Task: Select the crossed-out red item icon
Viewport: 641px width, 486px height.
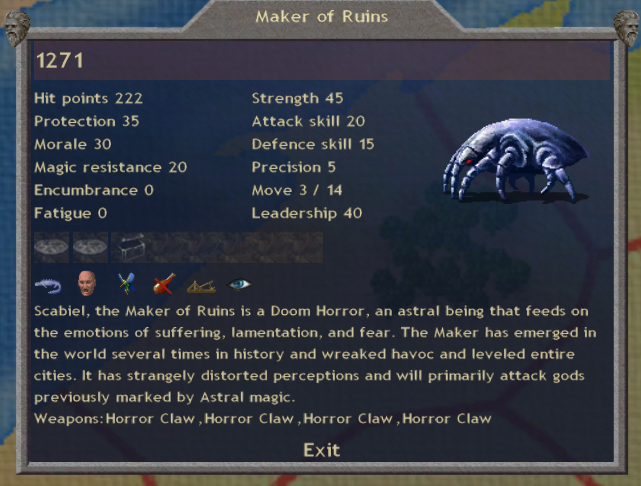Action: [163, 285]
